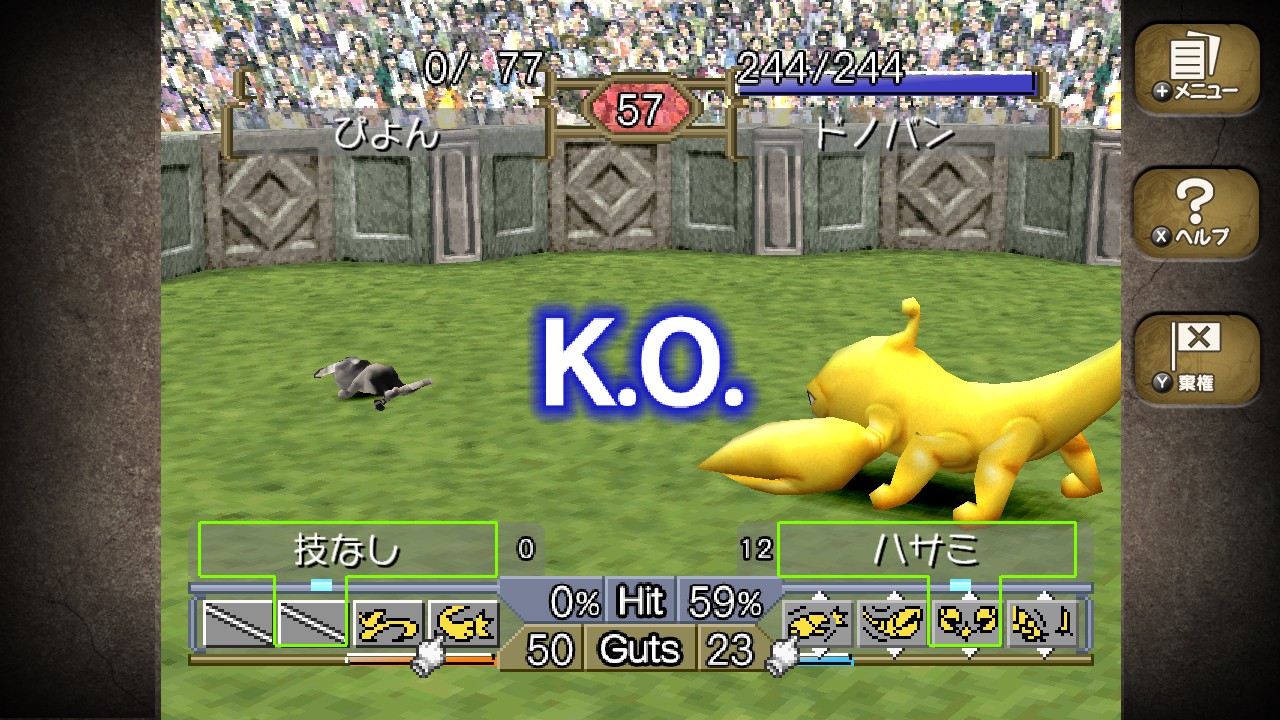This screenshot has height=720, width=1280.
Task: Select the crescent claw technique icon
Action: (x=463, y=624)
